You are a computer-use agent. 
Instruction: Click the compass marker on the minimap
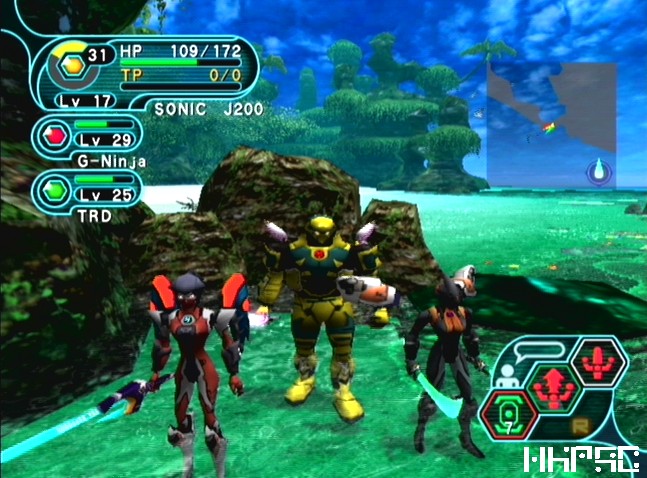[x=599, y=170]
